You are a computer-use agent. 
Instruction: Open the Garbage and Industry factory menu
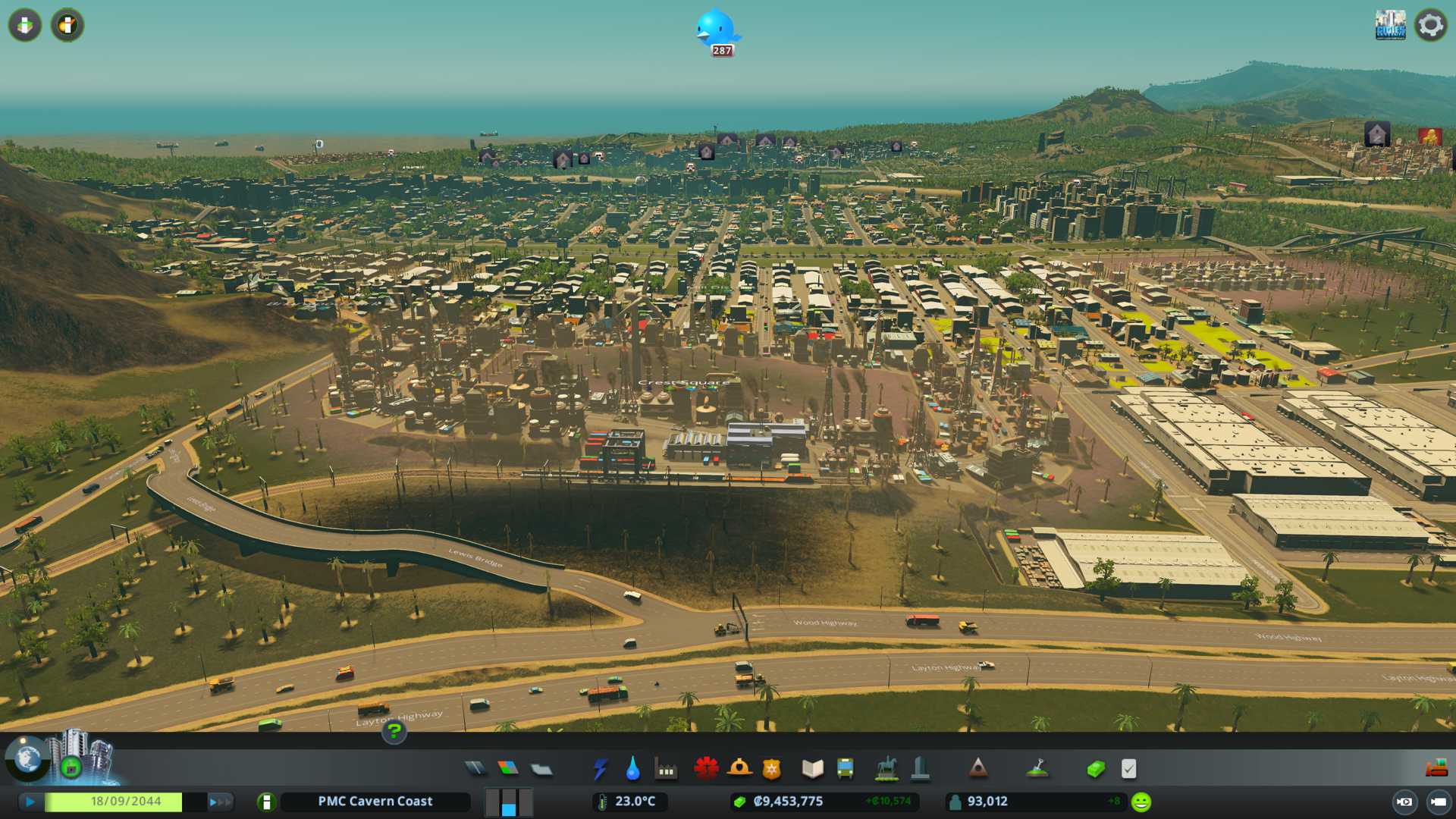click(x=666, y=770)
